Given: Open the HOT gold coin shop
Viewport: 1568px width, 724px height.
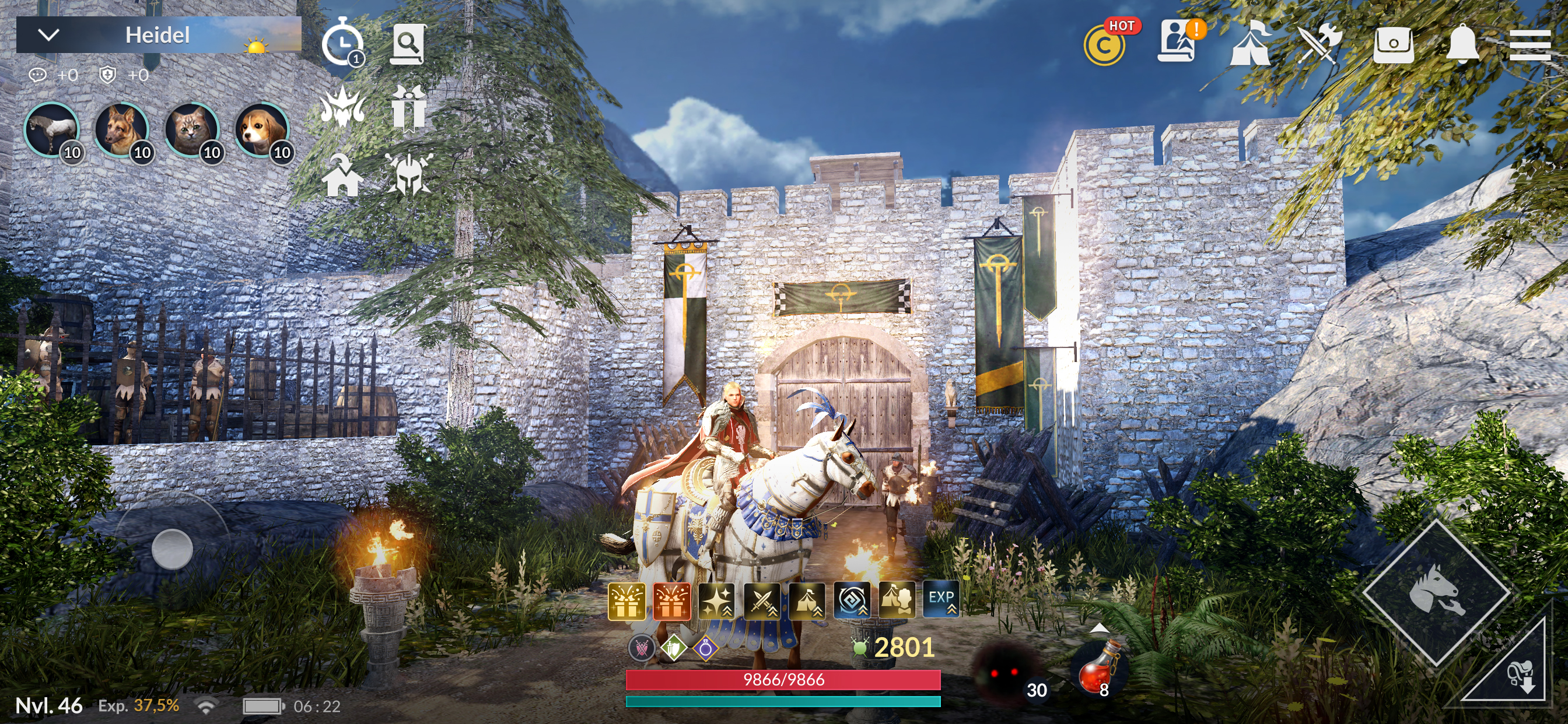Looking at the screenshot, I should (x=1105, y=44).
